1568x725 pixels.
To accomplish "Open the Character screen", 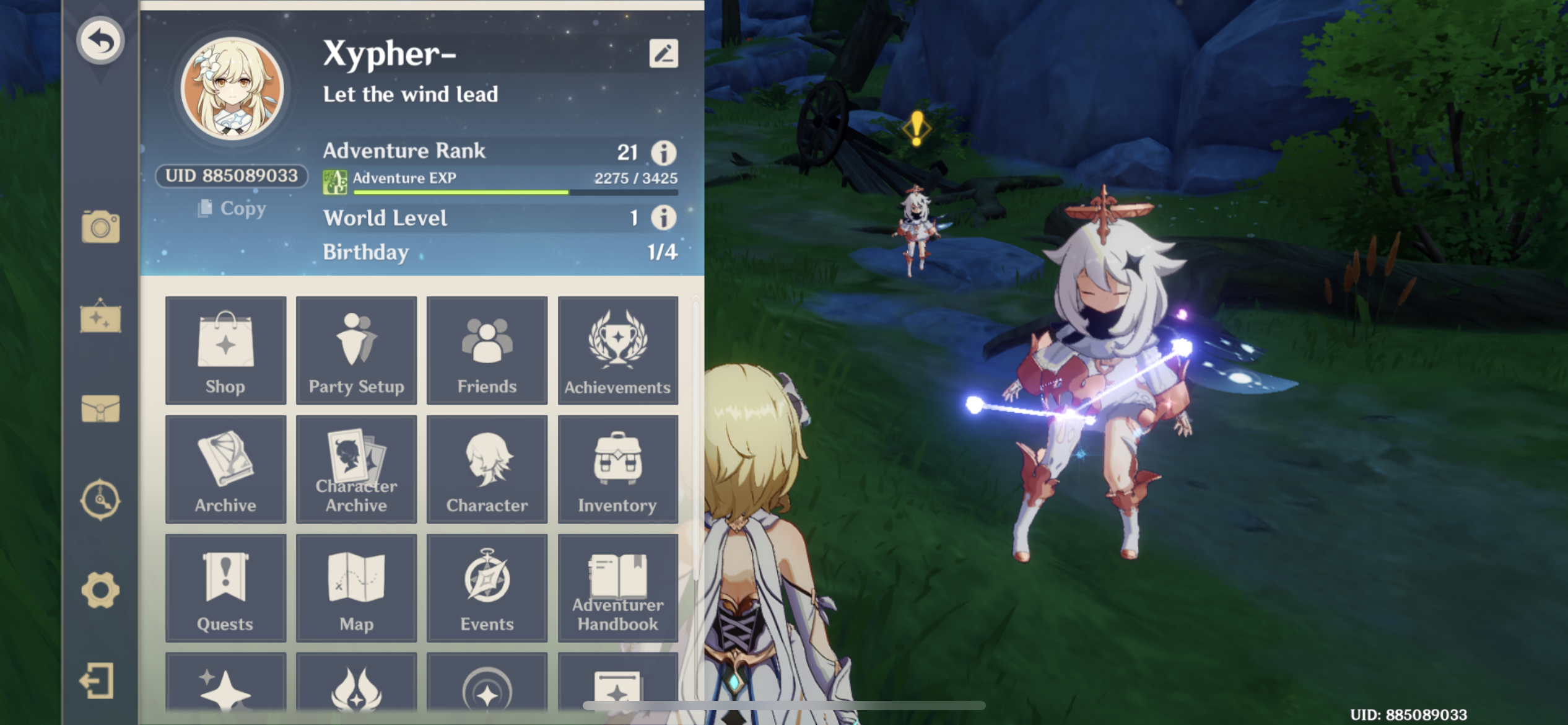I will (487, 469).
